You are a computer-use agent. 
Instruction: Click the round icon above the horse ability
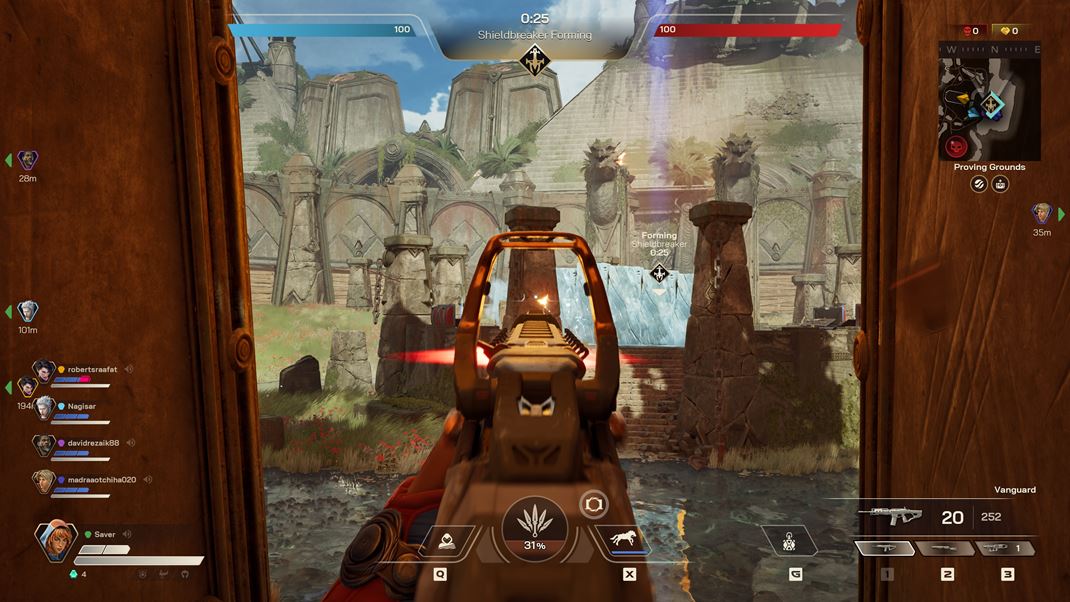593,503
